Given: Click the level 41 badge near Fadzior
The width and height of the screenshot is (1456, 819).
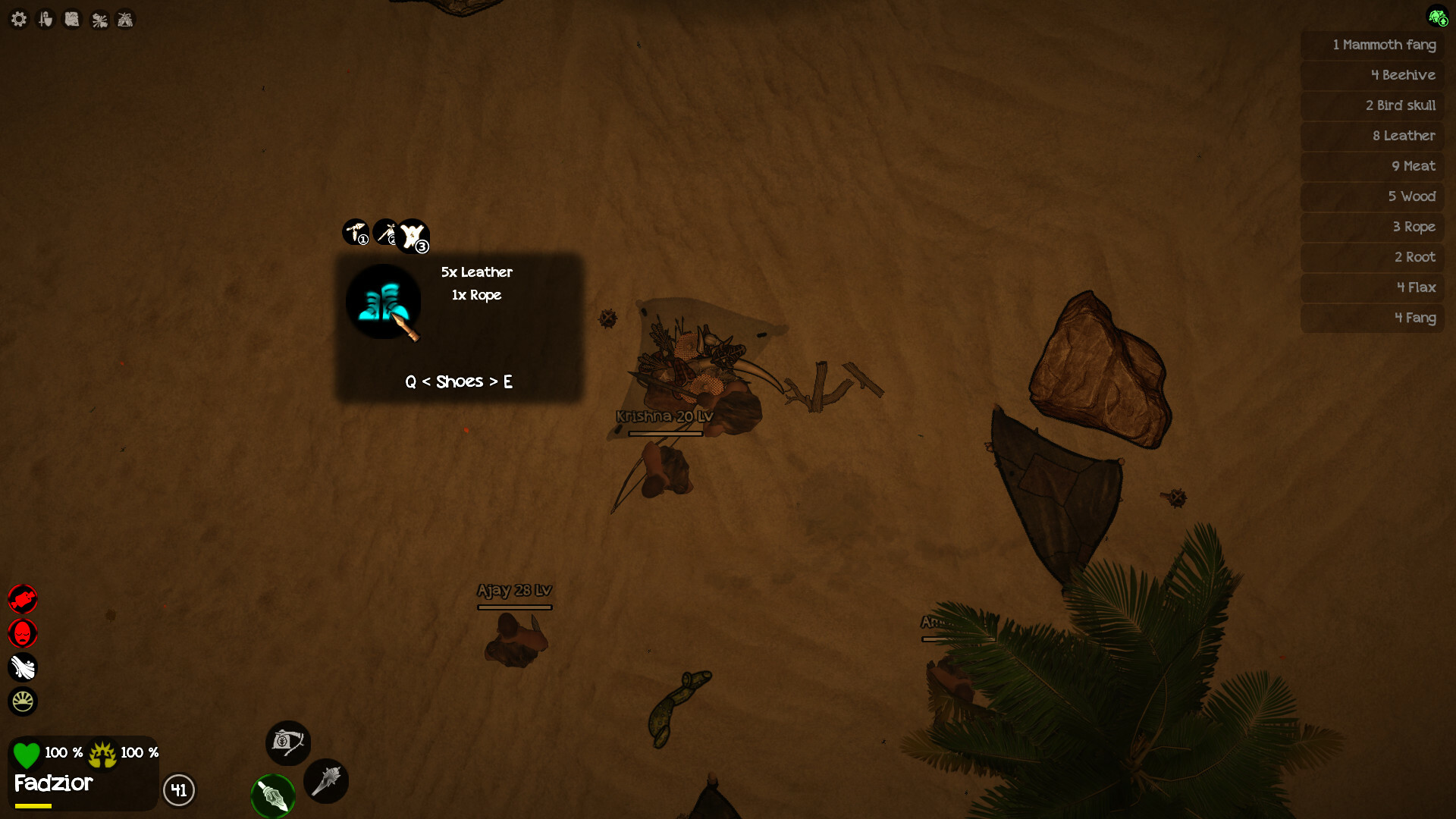Looking at the screenshot, I should click(x=179, y=791).
